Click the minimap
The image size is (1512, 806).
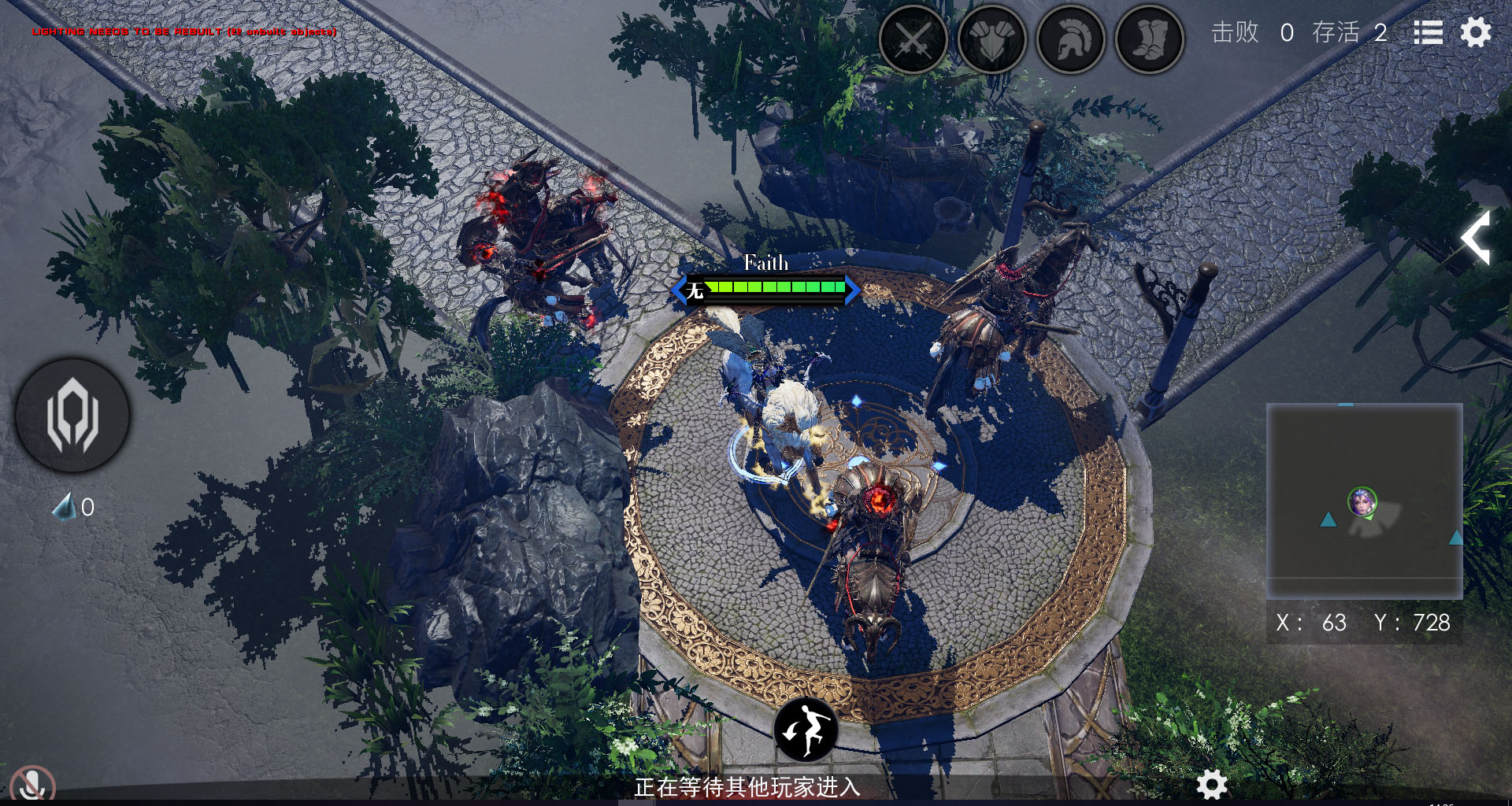[1364, 501]
